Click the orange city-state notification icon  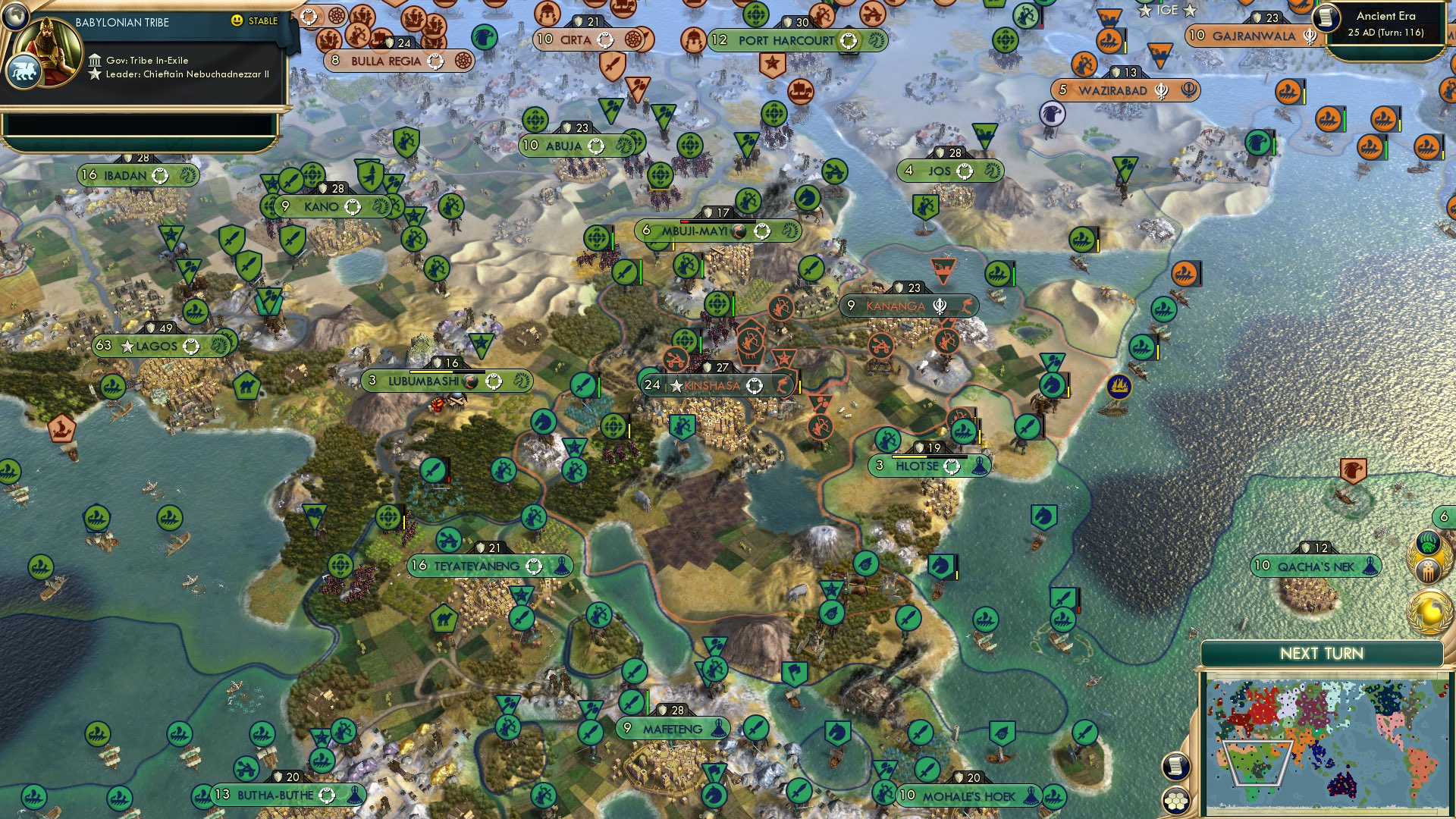point(1428,570)
